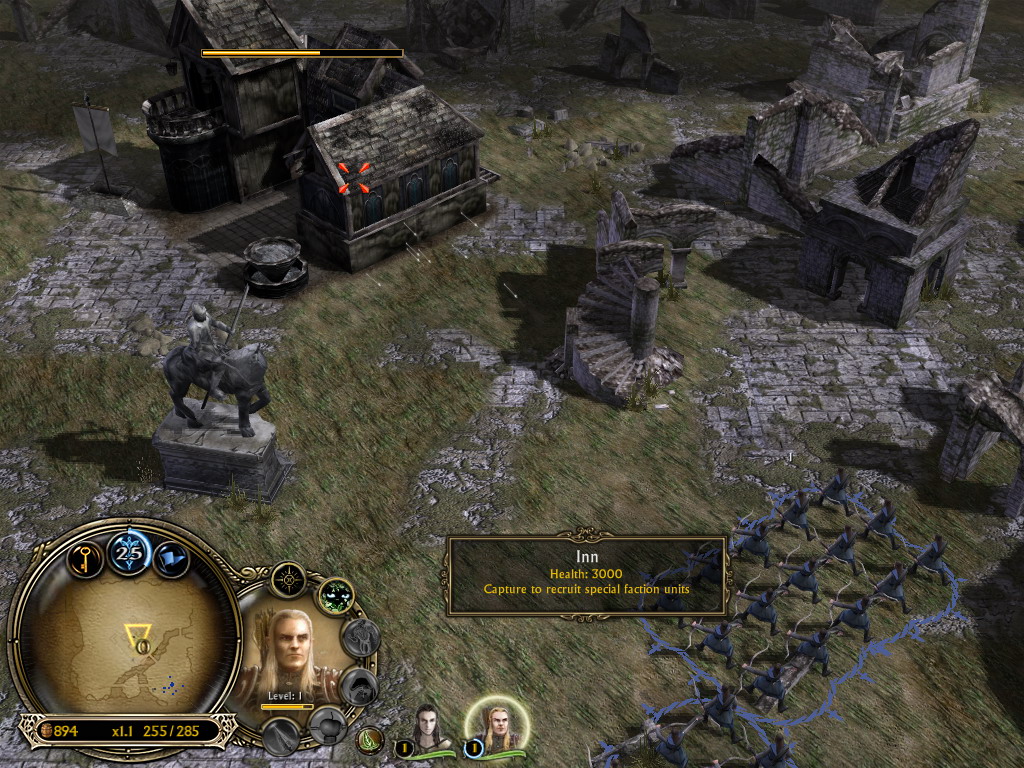Select the greyed-out hooded figure ability
Image resolution: width=1024 pixels, height=768 pixels.
pos(359,685)
